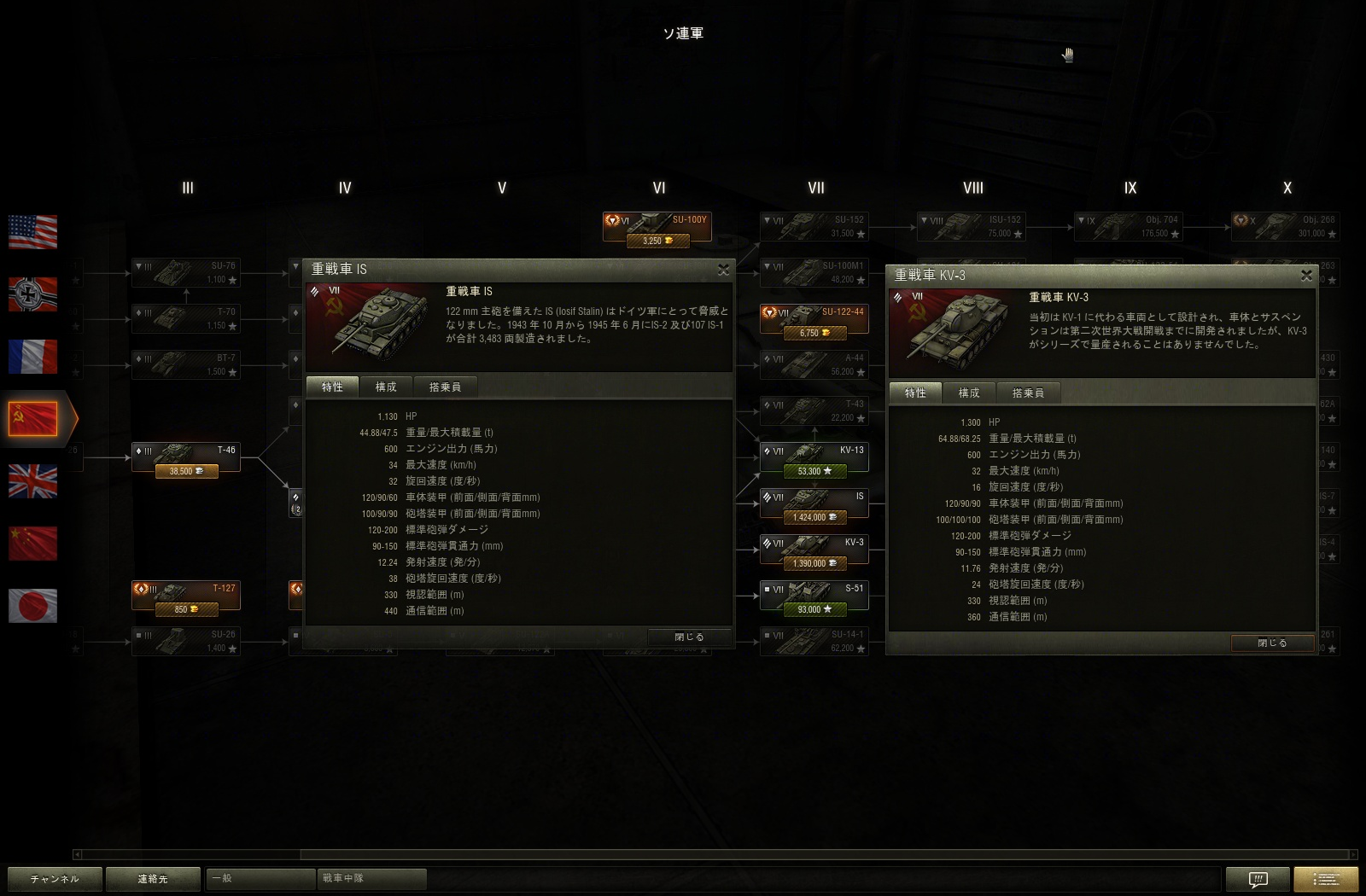Choose the Japanese nation flag

pos(33,606)
